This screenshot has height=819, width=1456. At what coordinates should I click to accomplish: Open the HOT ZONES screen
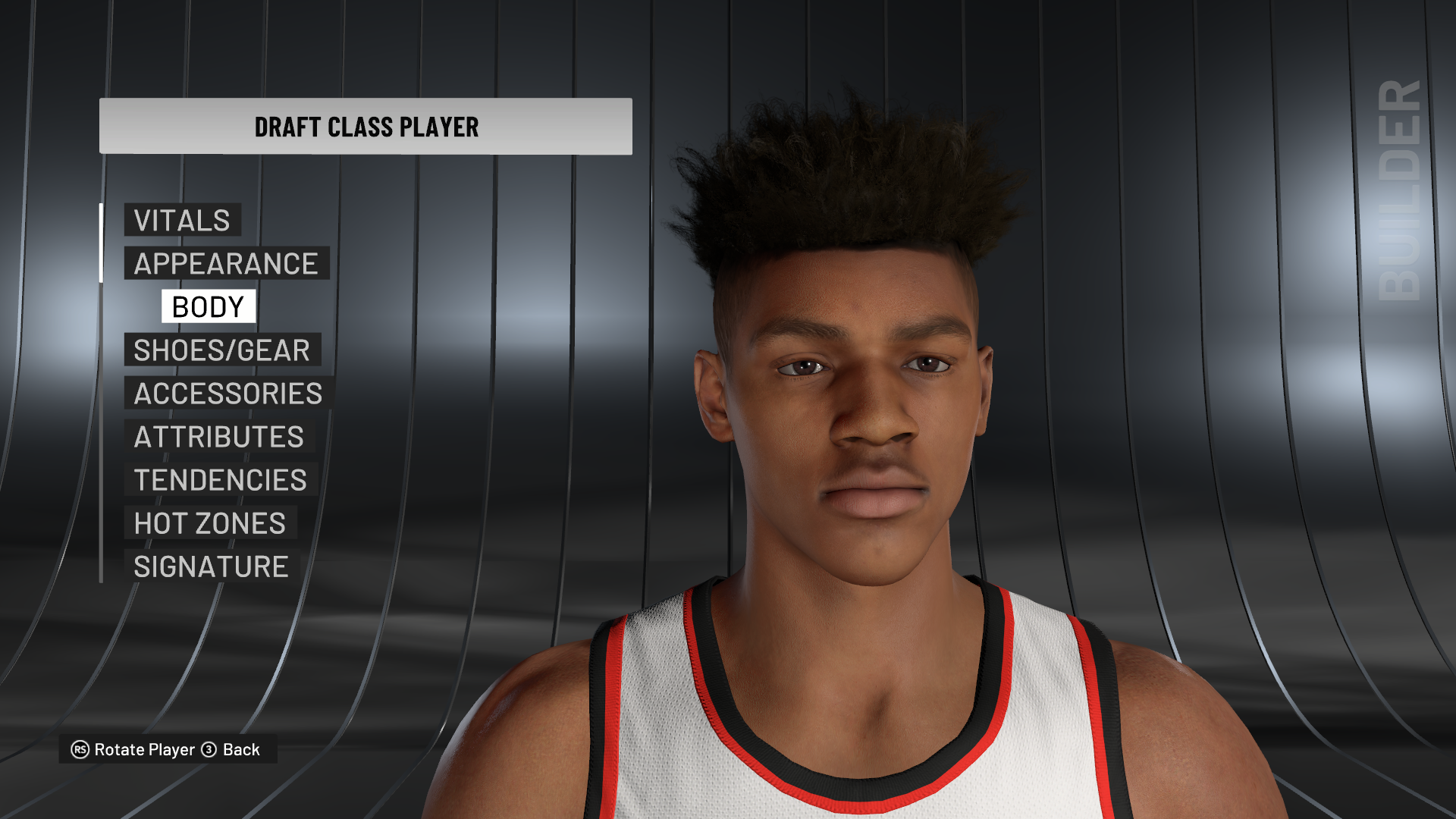point(209,522)
